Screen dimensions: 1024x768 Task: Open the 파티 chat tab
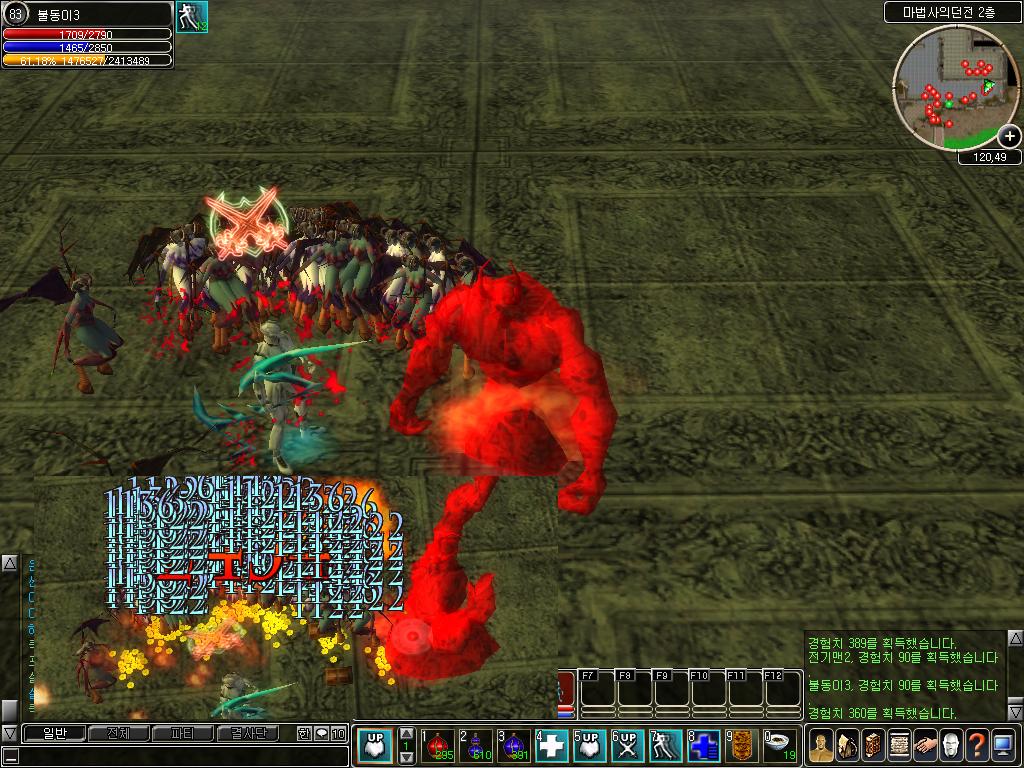pos(183,734)
